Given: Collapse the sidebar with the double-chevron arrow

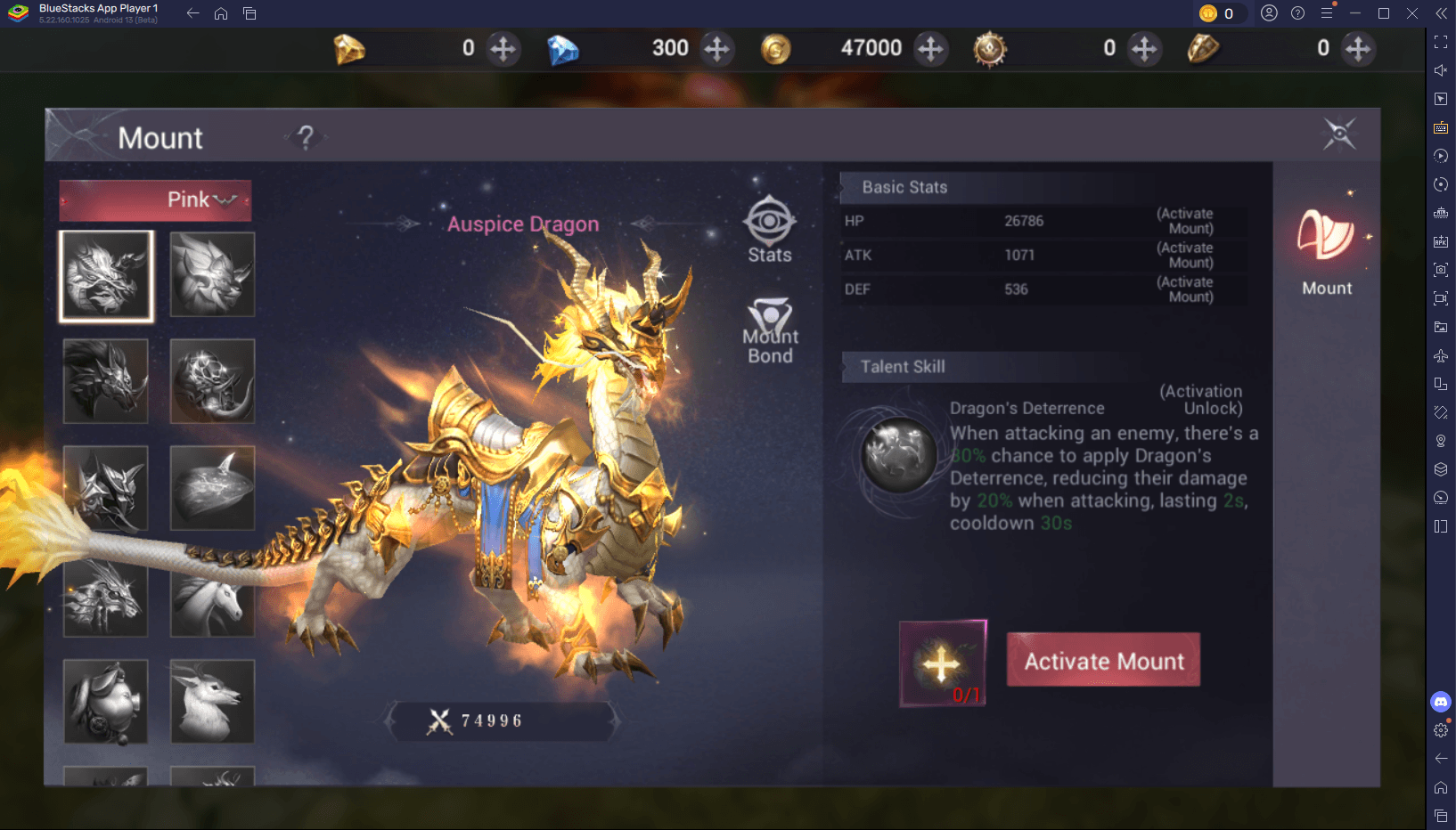Looking at the screenshot, I should [1440, 13].
